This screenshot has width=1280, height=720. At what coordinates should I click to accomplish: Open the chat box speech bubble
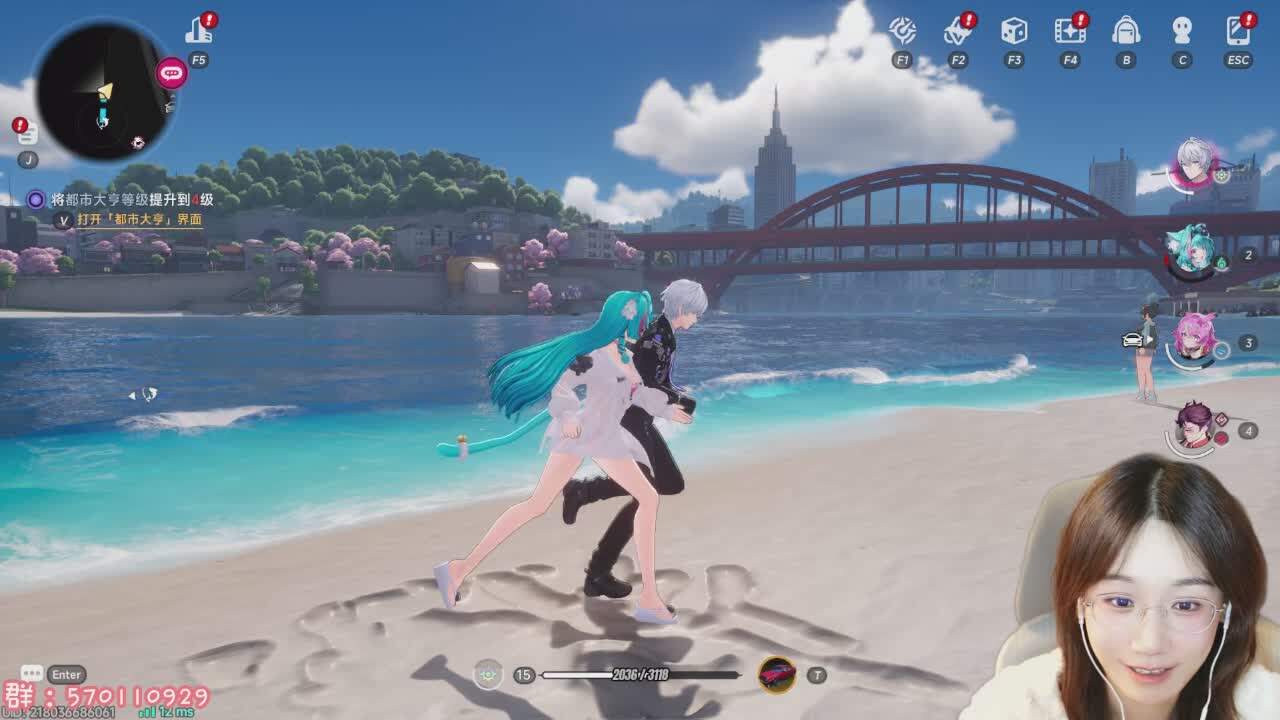(32, 674)
